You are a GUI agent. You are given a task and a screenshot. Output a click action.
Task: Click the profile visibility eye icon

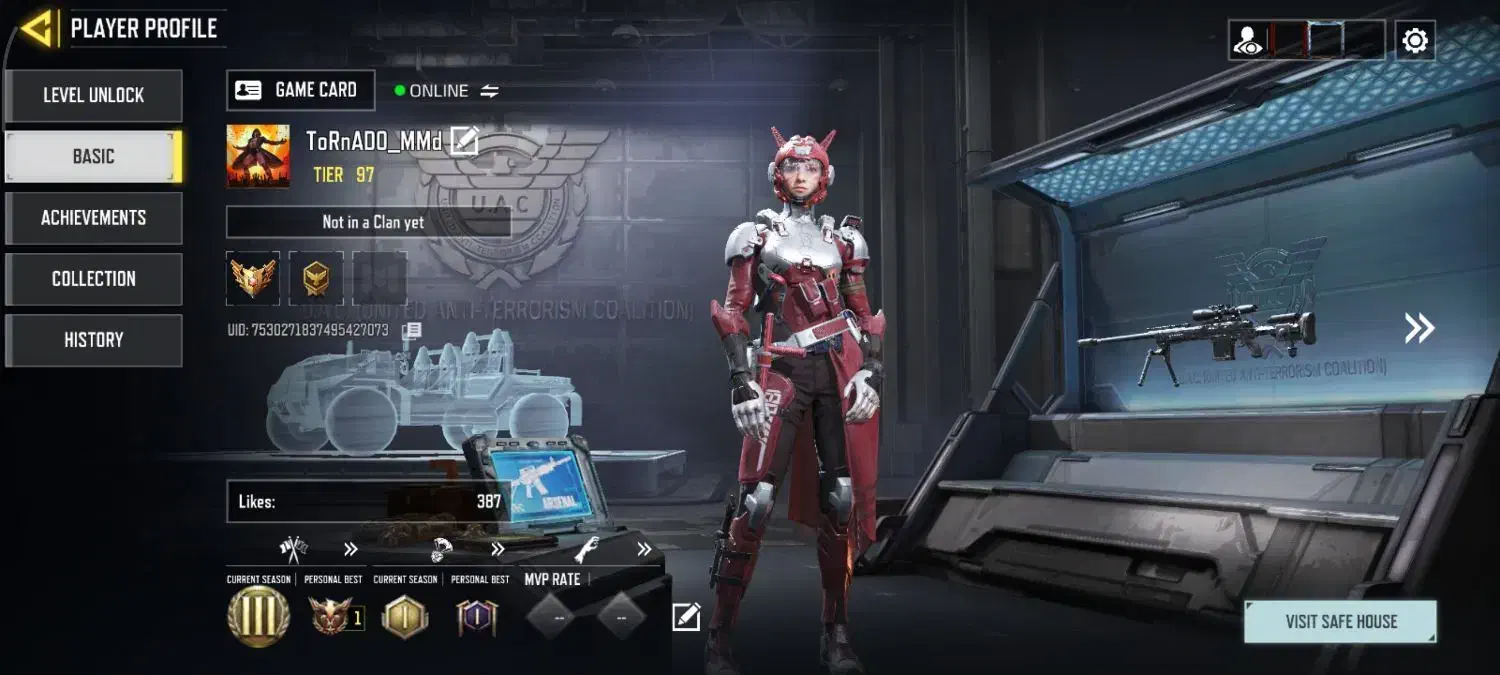1248,40
